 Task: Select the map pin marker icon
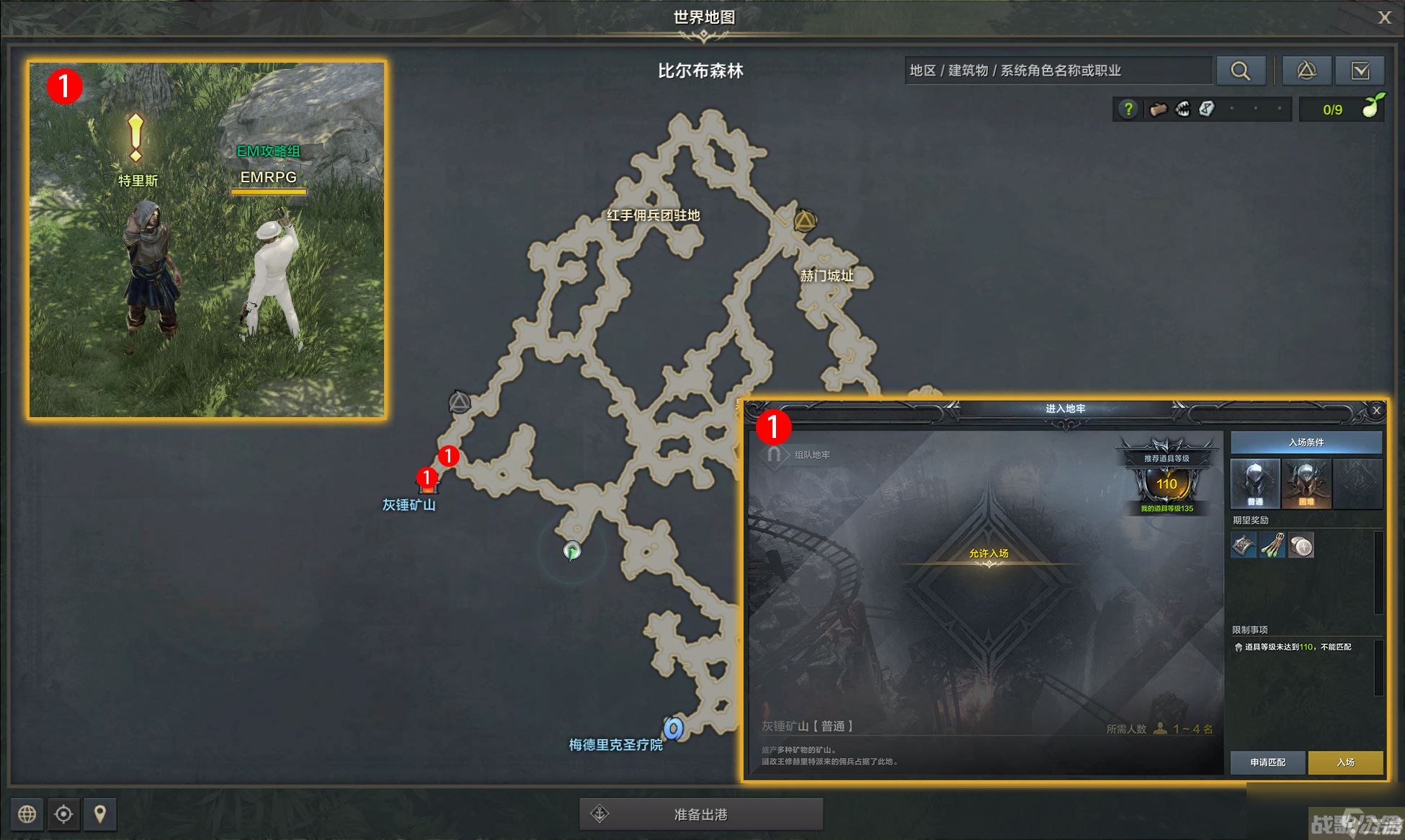click(x=99, y=814)
